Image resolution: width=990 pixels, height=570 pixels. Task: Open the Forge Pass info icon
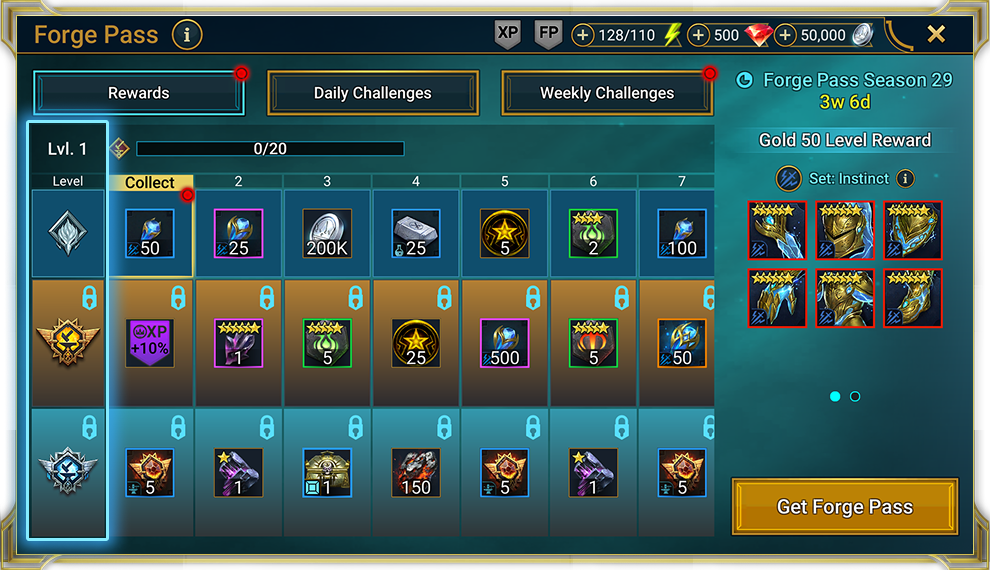coord(187,35)
